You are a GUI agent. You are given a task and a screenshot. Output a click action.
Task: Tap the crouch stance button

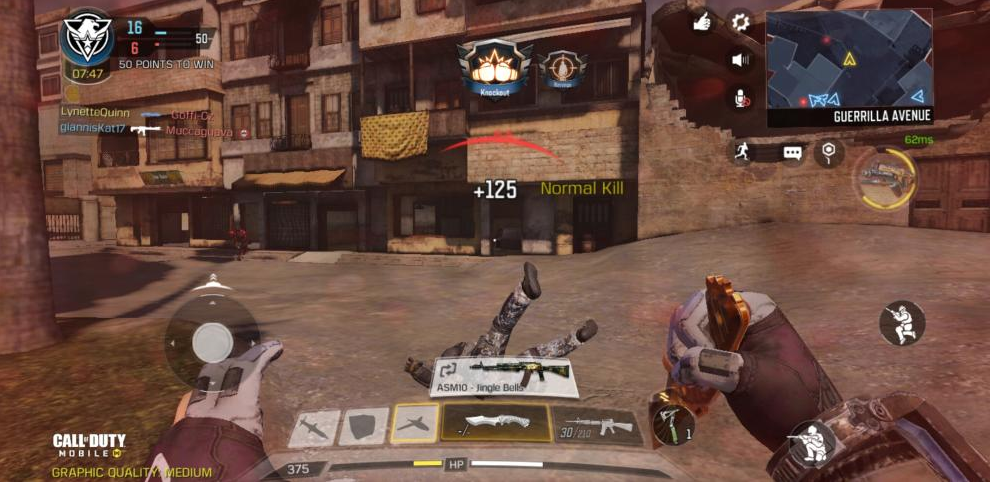point(811,442)
